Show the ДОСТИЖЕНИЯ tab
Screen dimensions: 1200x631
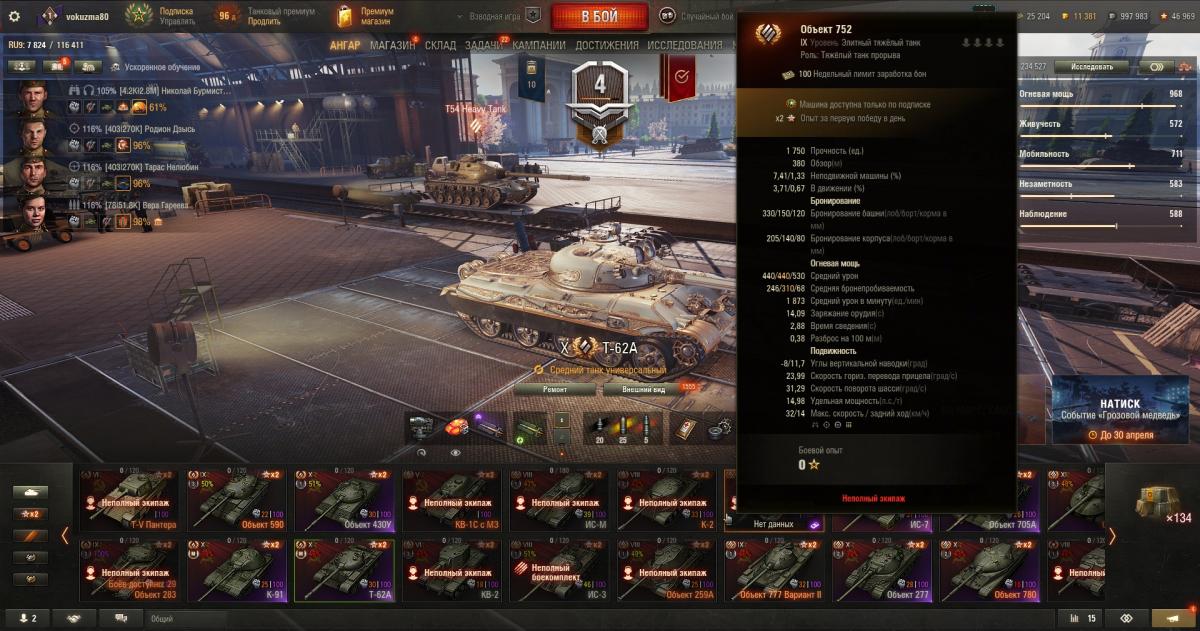(x=607, y=45)
